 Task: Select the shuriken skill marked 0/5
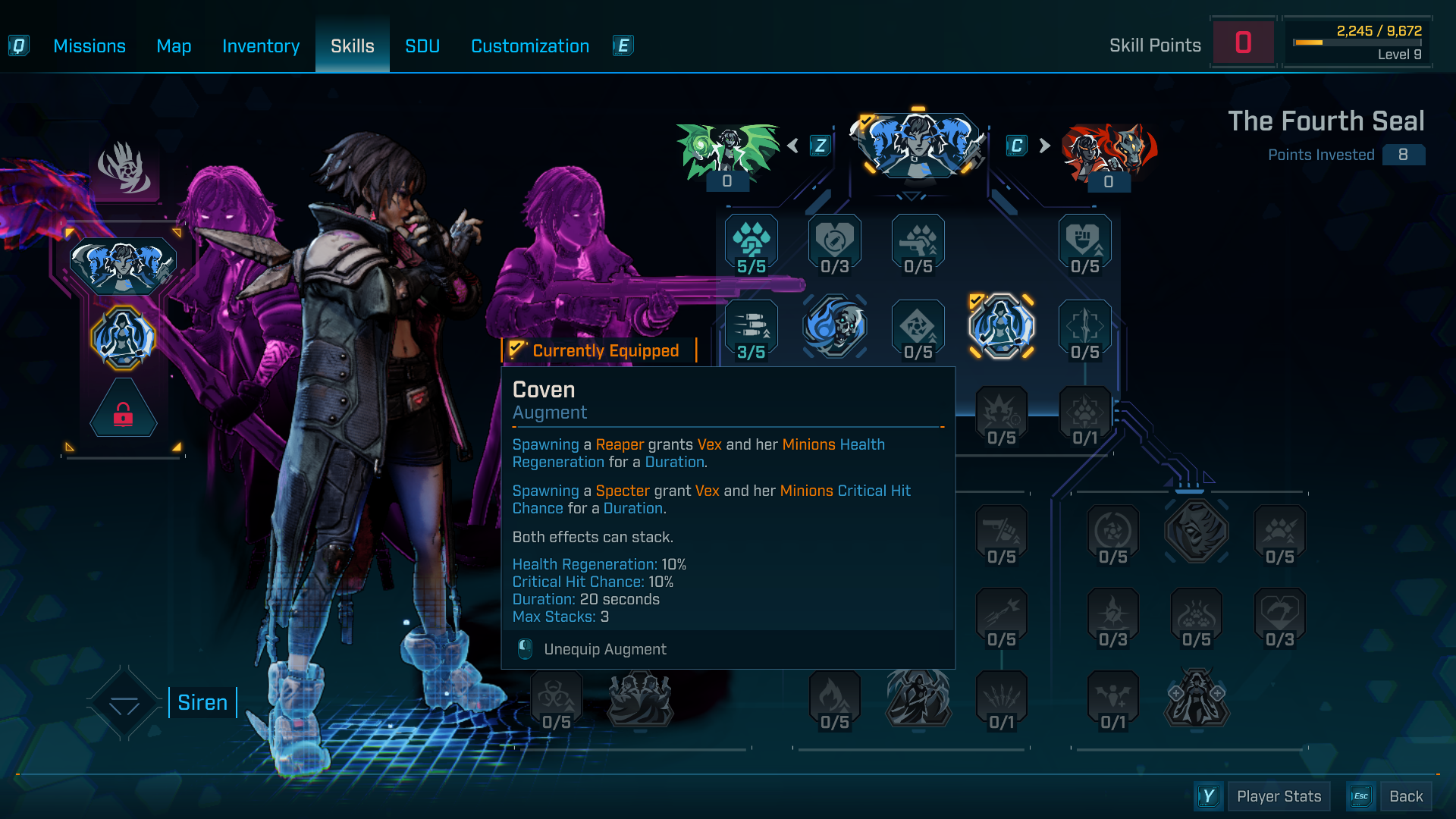(x=918, y=326)
